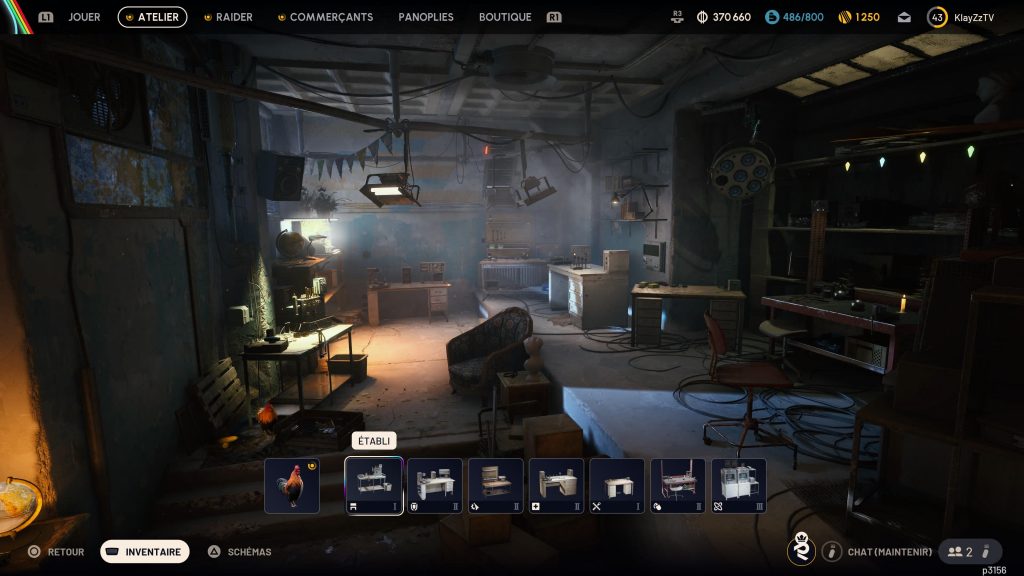The height and width of the screenshot is (576, 1024).
Task: Select the rooster station tile
Action: [x=292, y=486]
